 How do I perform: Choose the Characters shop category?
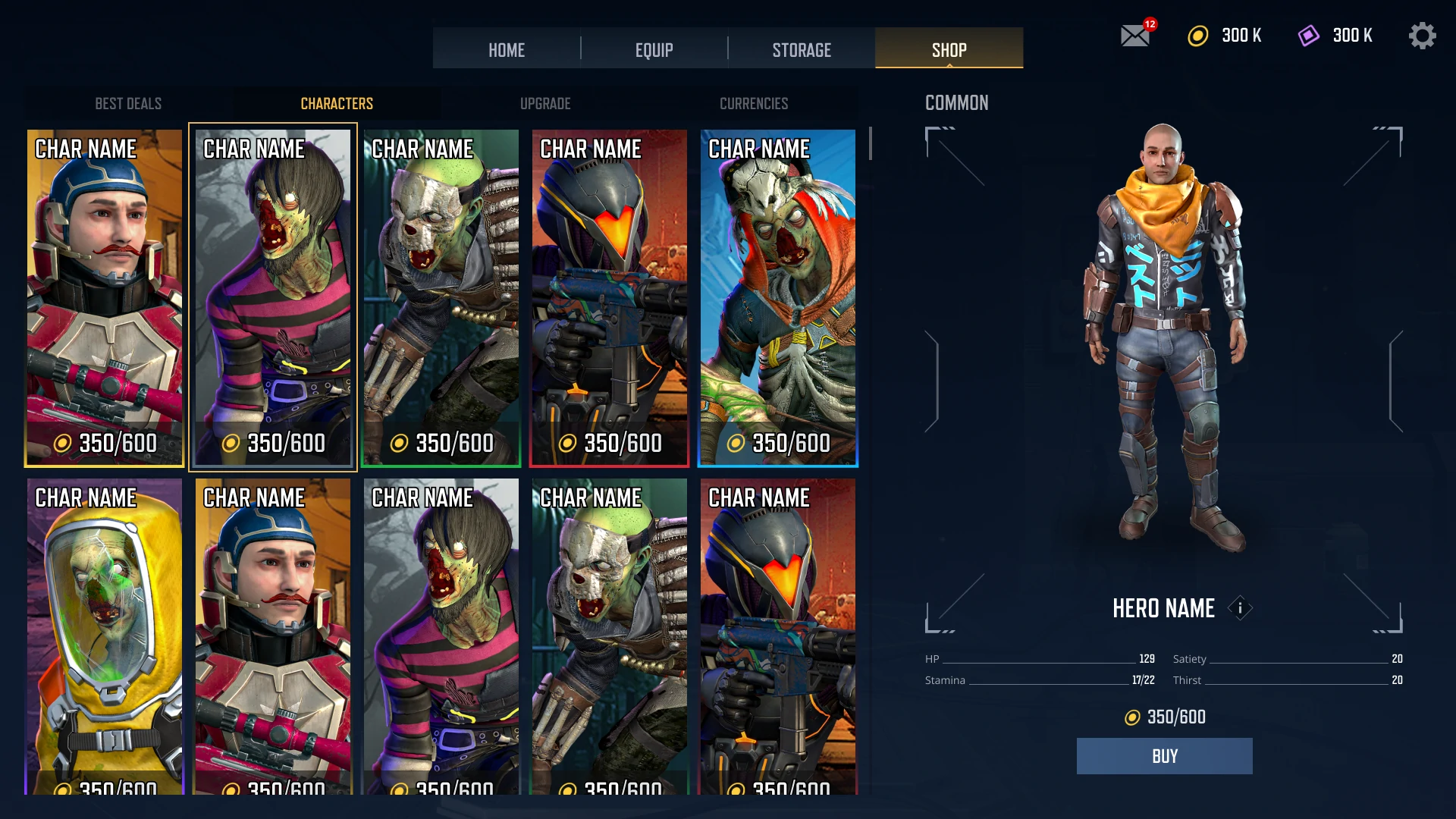[x=337, y=104]
